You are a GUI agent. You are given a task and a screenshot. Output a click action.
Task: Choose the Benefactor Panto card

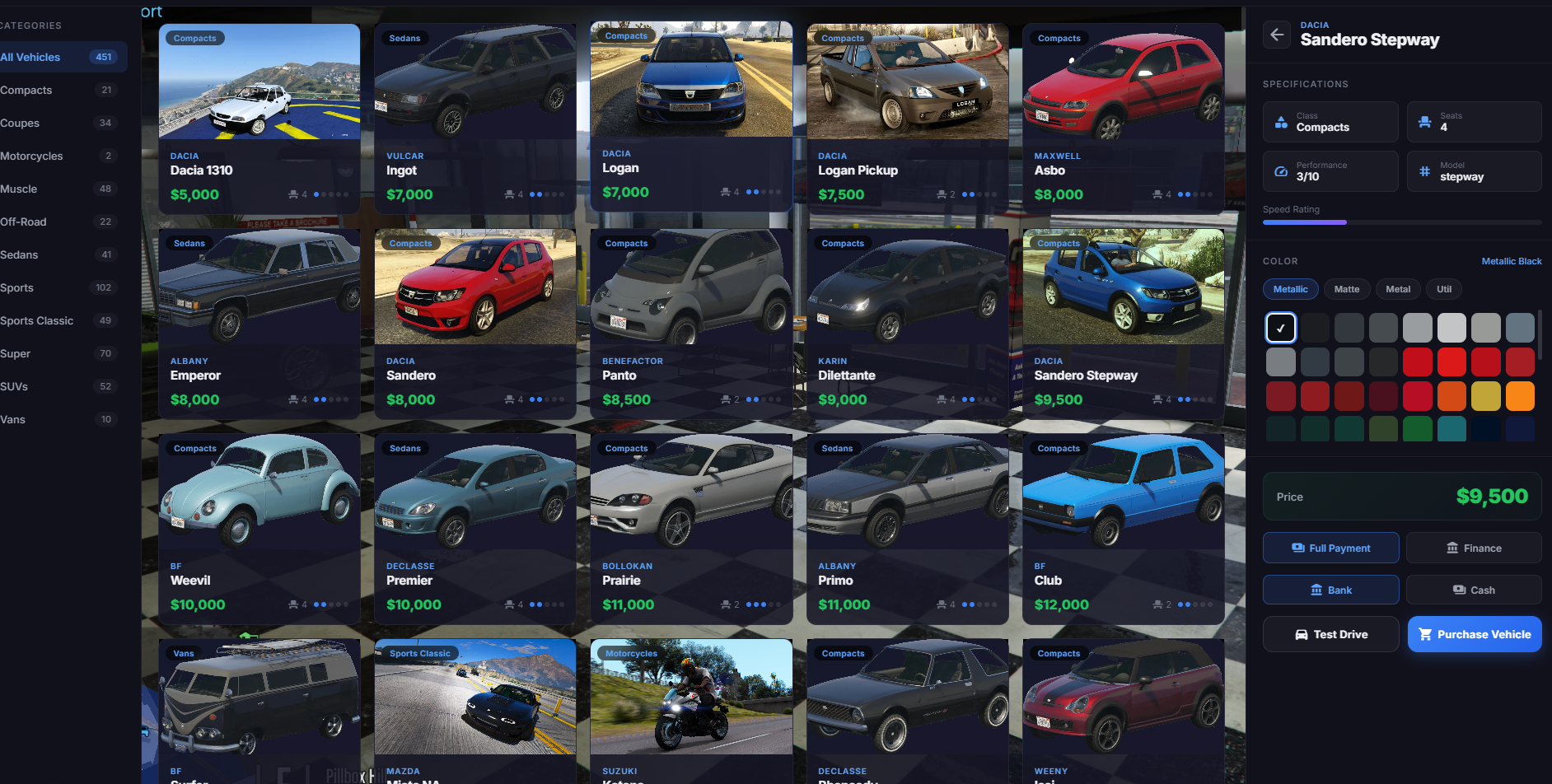coord(691,324)
